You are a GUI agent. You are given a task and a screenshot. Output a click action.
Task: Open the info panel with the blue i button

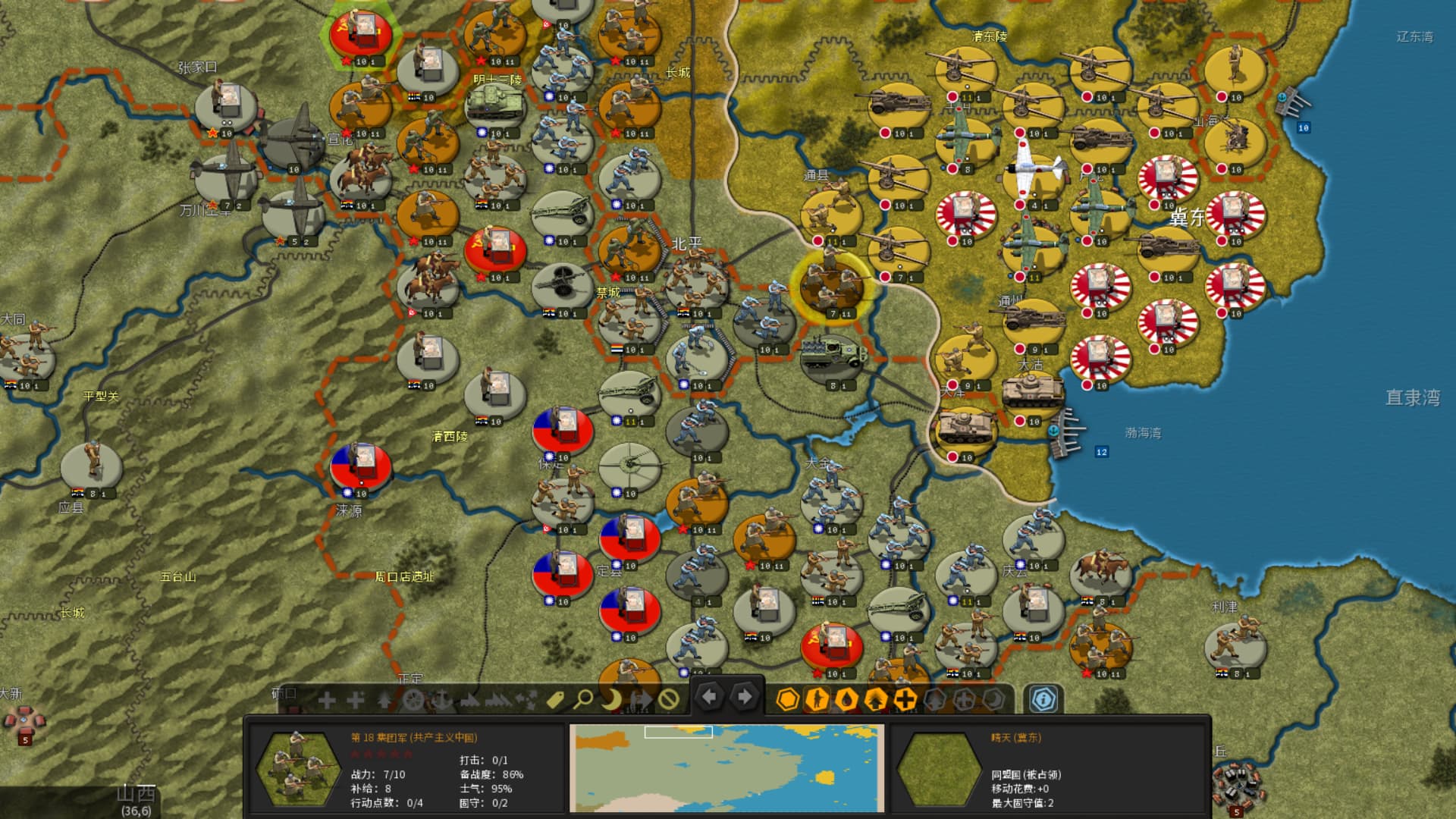pyautogui.click(x=1043, y=699)
